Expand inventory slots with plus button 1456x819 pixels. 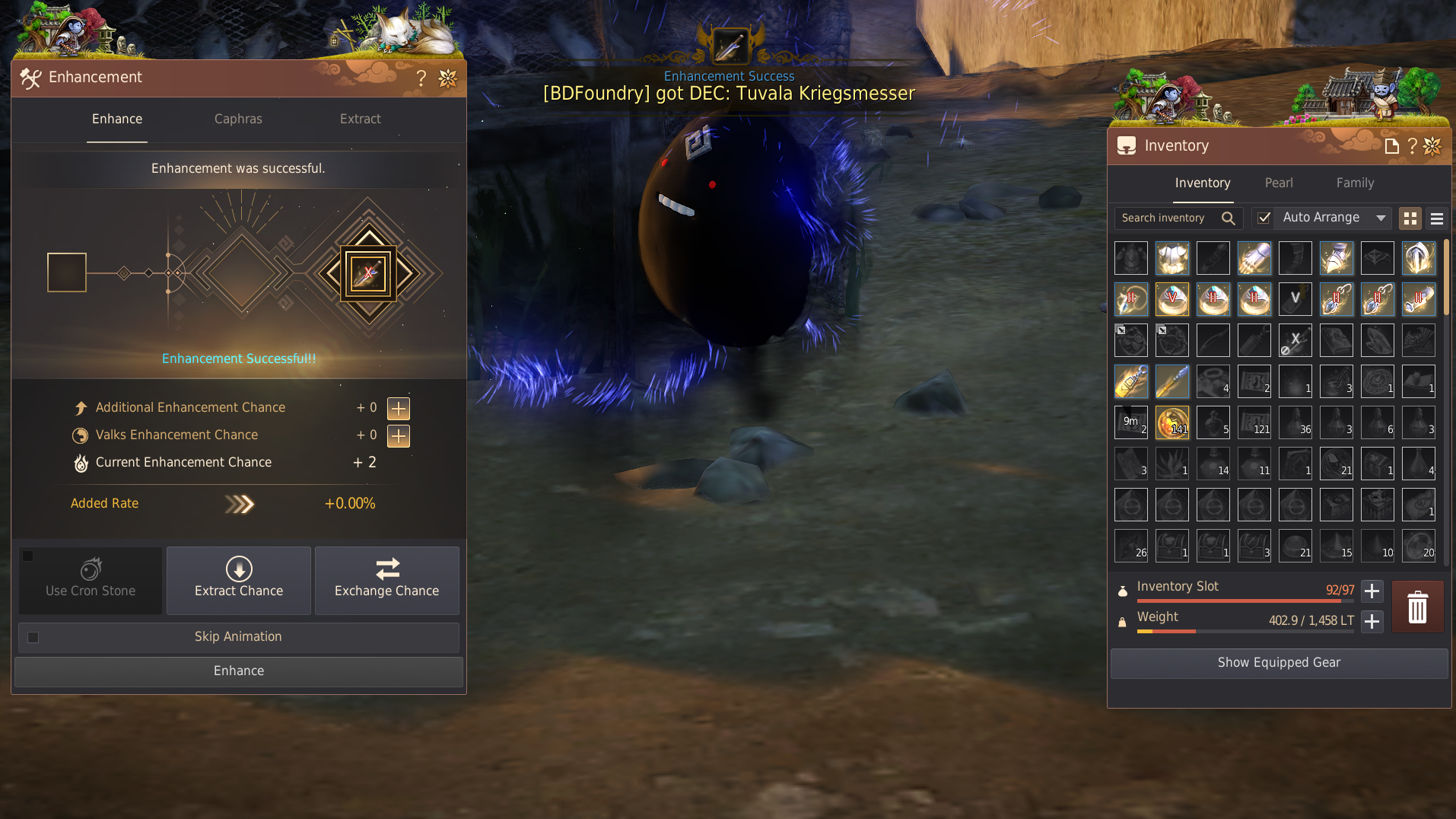[x=1372, y=591]
